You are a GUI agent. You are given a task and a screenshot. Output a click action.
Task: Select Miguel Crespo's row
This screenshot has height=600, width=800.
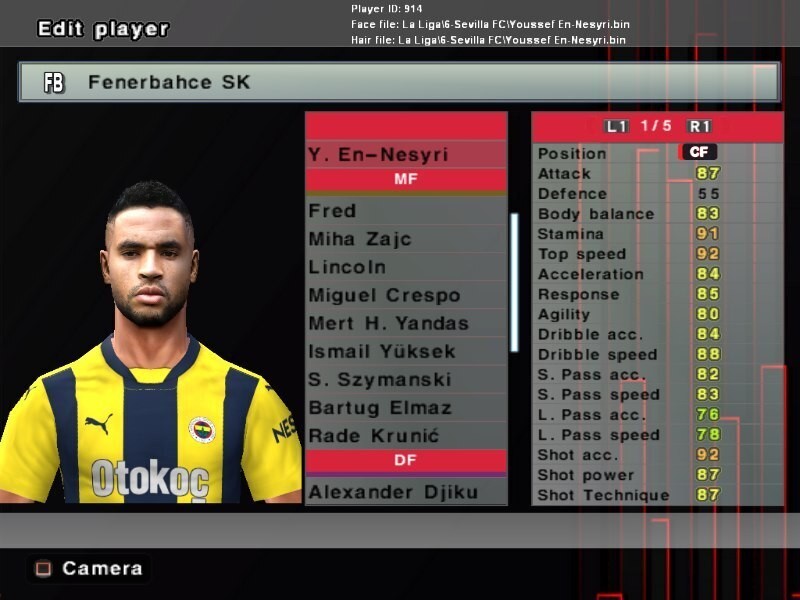pos(405,295)
